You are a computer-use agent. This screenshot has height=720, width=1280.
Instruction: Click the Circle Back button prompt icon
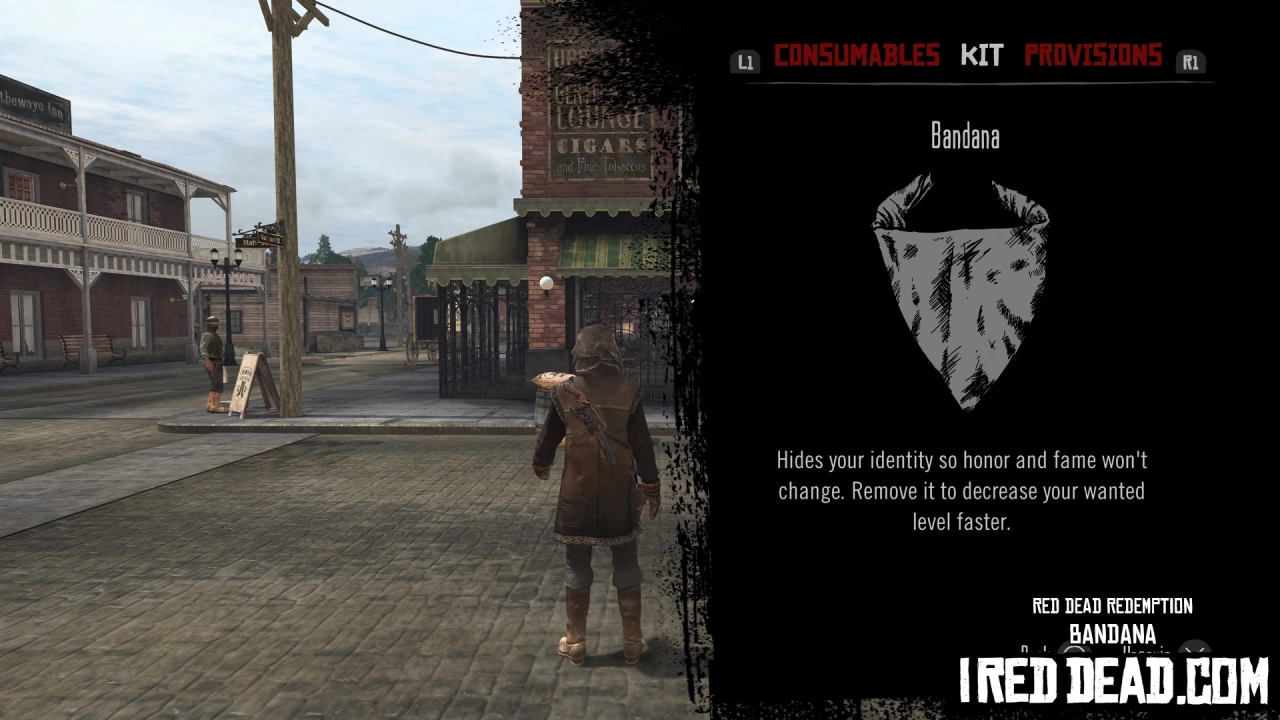[1073, 650]
